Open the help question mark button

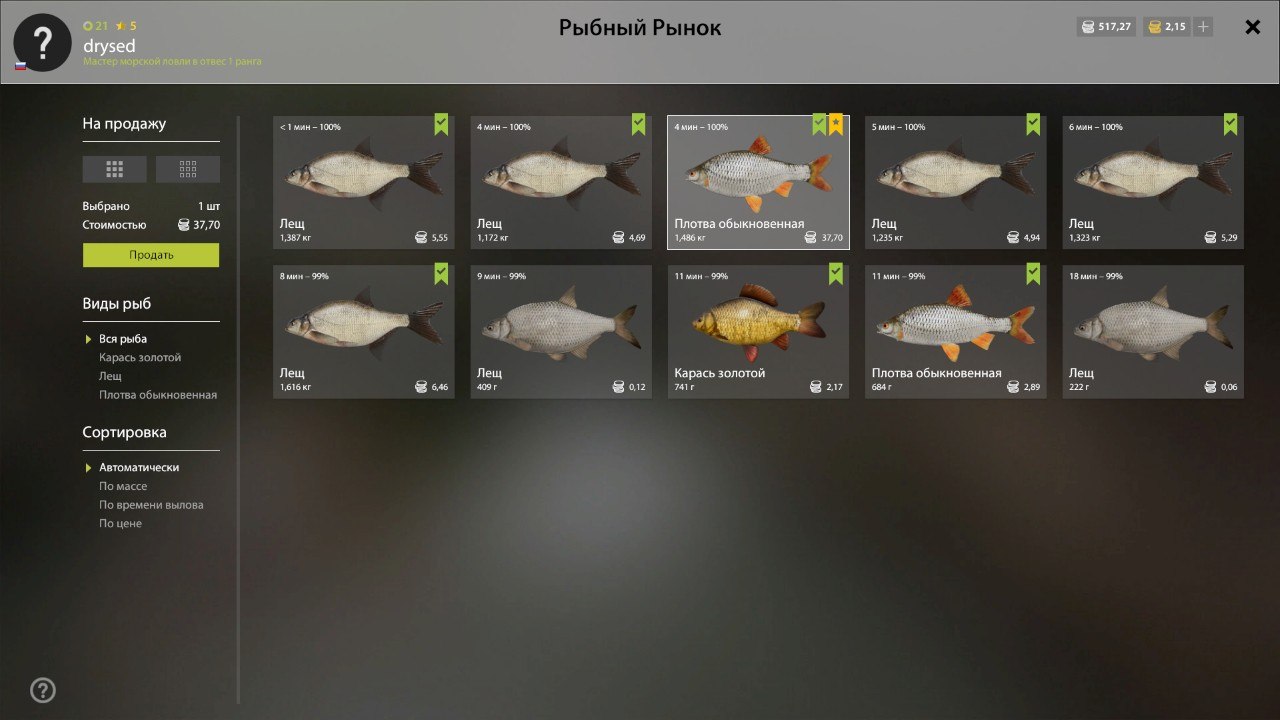(43, 689)
